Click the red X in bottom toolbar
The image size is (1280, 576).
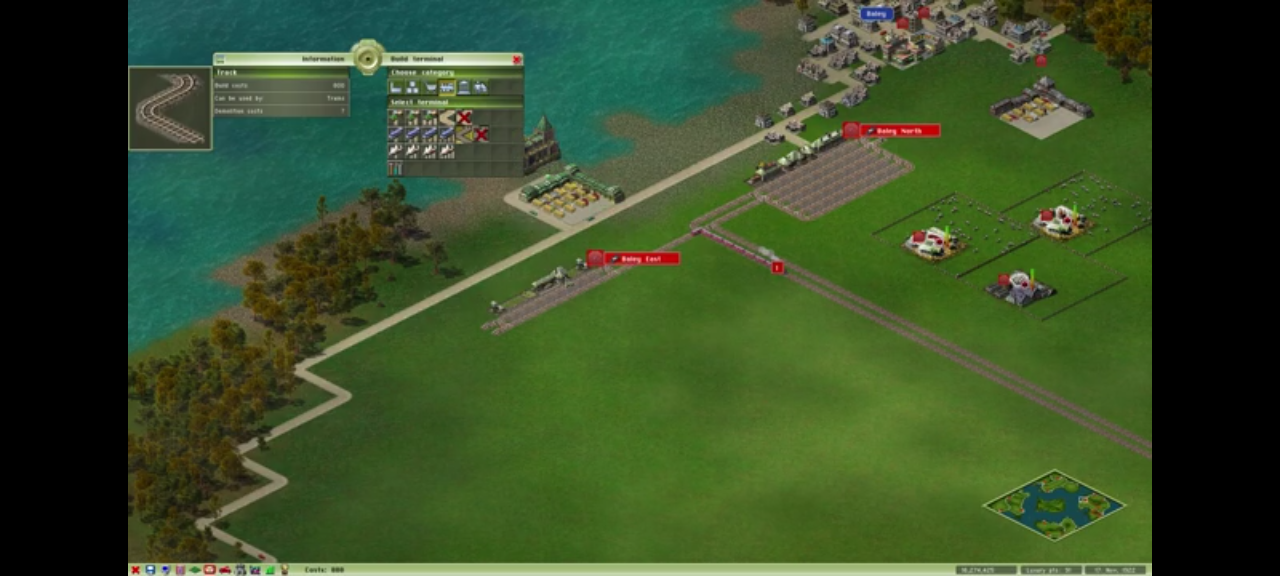pyautogui.click(x=135, y=570)
